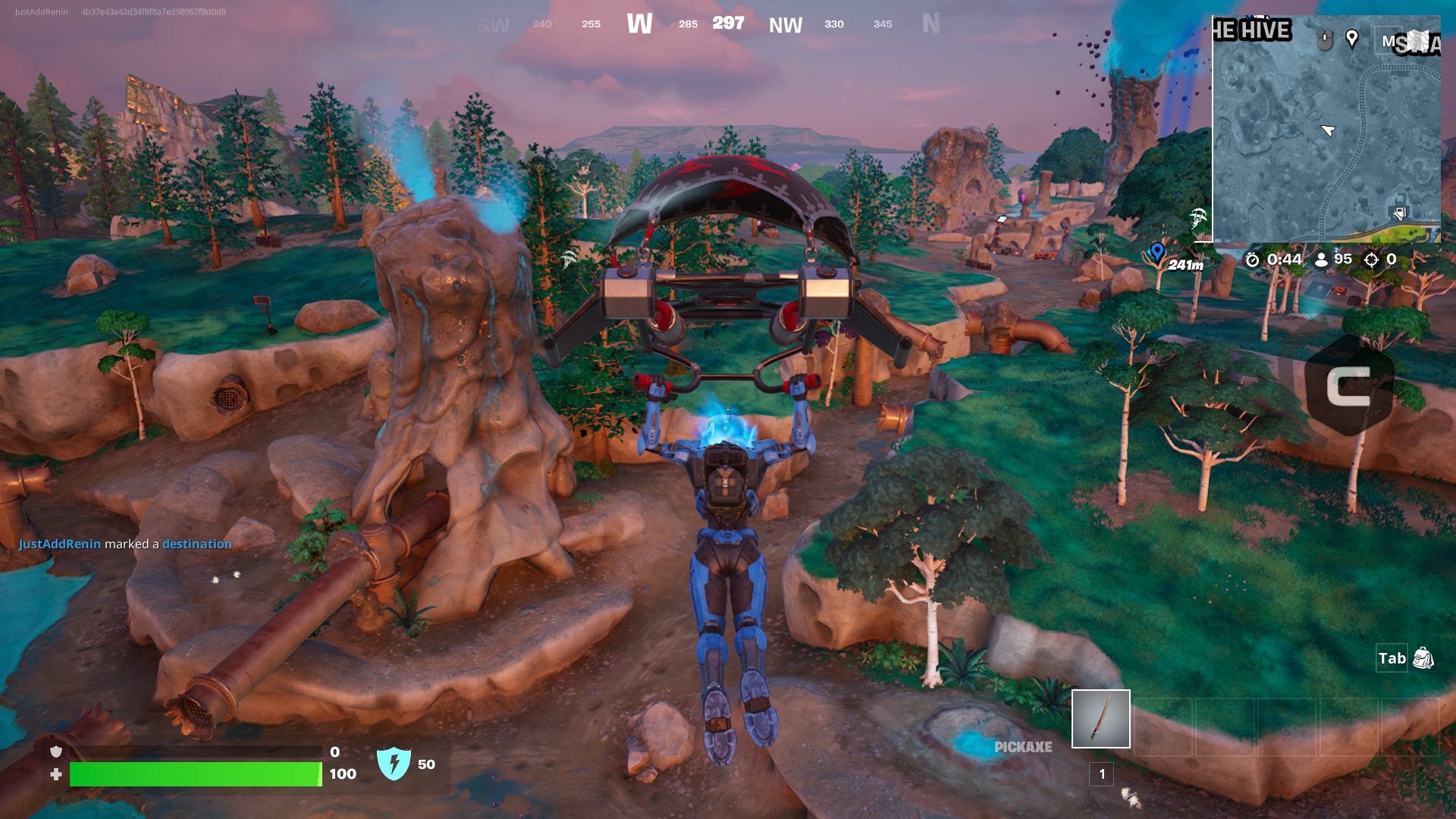The height and width of the screenshot is (819, 1456).
Task: Click the destination link in the chat message
Action: coord(196,544)
